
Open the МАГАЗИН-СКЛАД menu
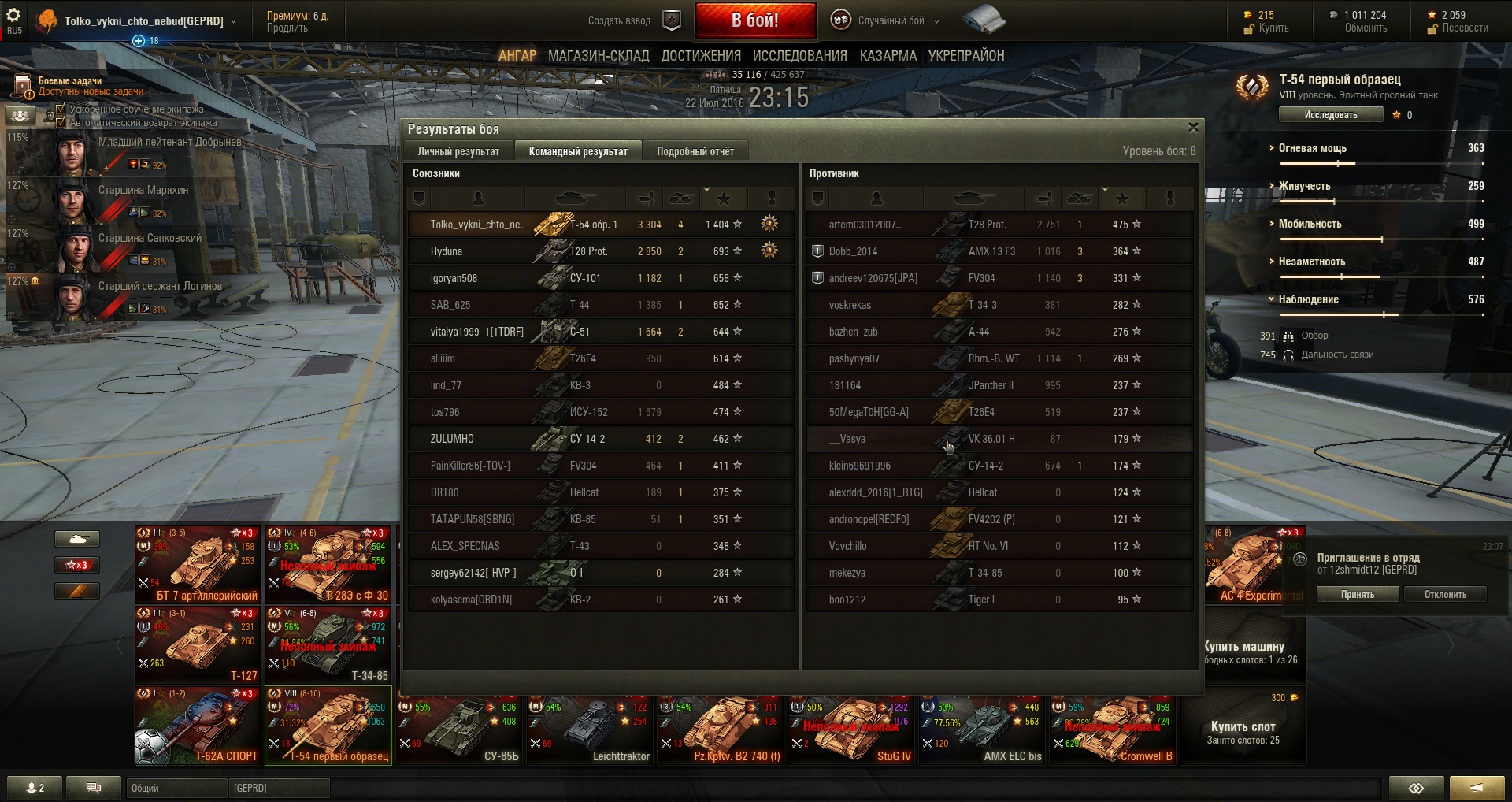point(598,56)
